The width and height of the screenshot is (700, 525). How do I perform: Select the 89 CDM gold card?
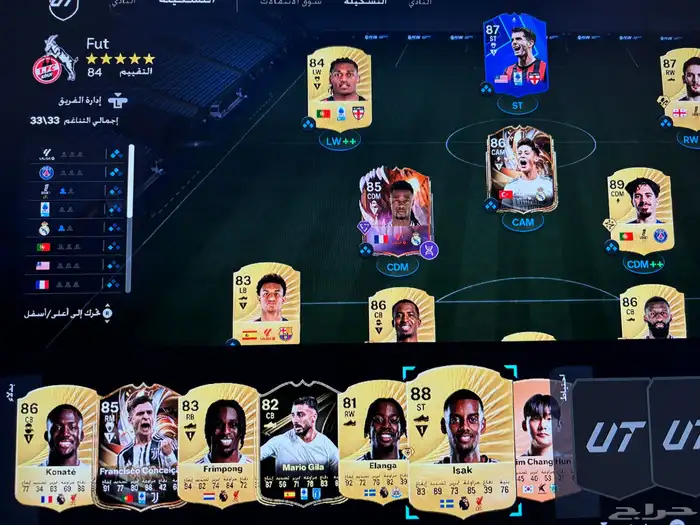[x=640, y=210]
